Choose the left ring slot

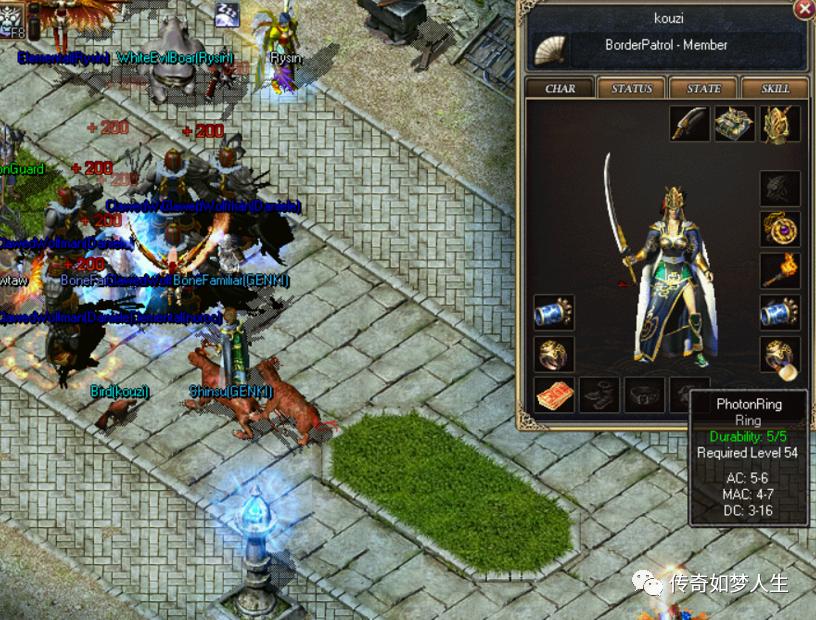553,354
